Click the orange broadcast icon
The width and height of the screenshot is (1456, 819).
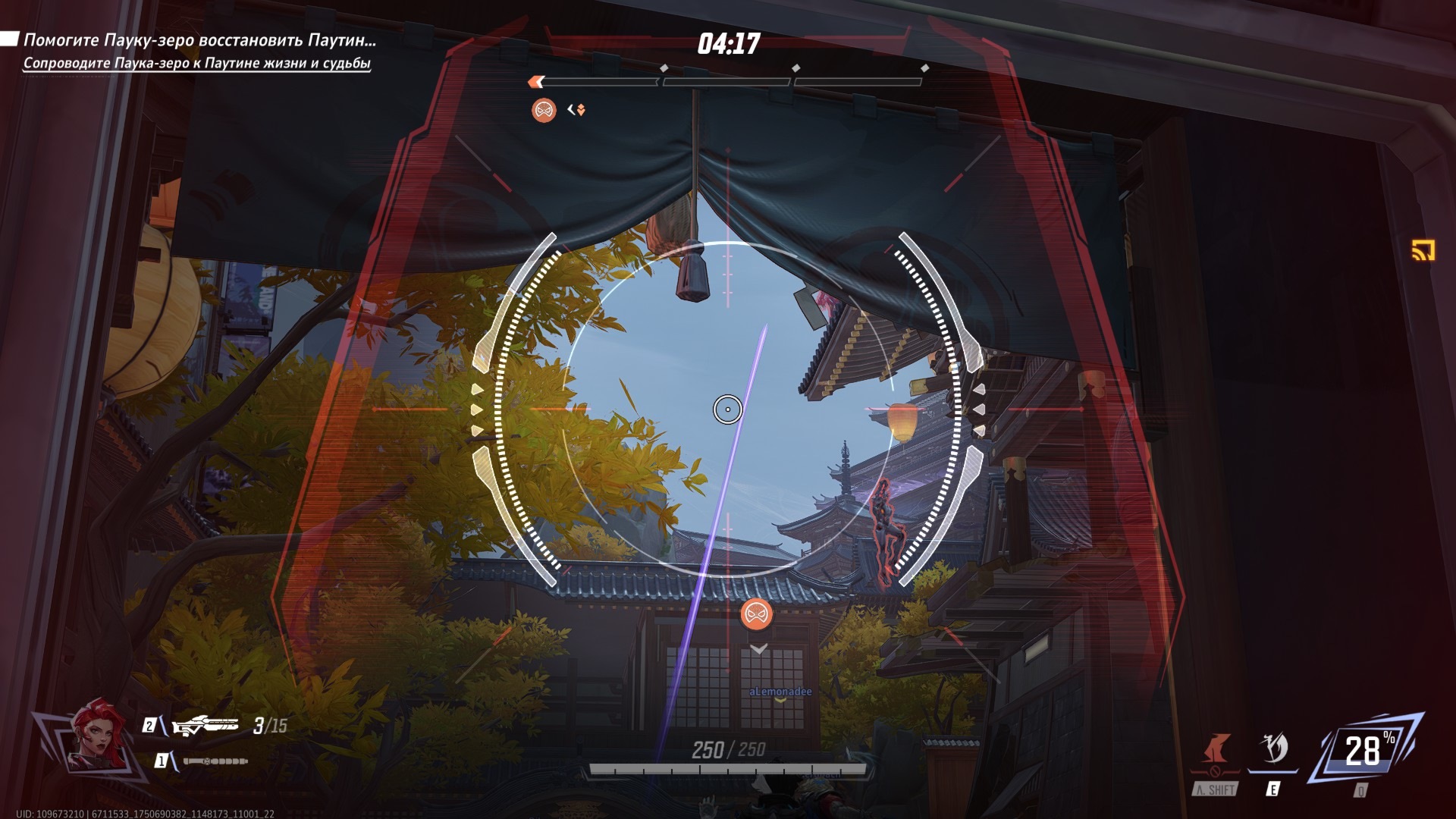tap(1423, 249)
